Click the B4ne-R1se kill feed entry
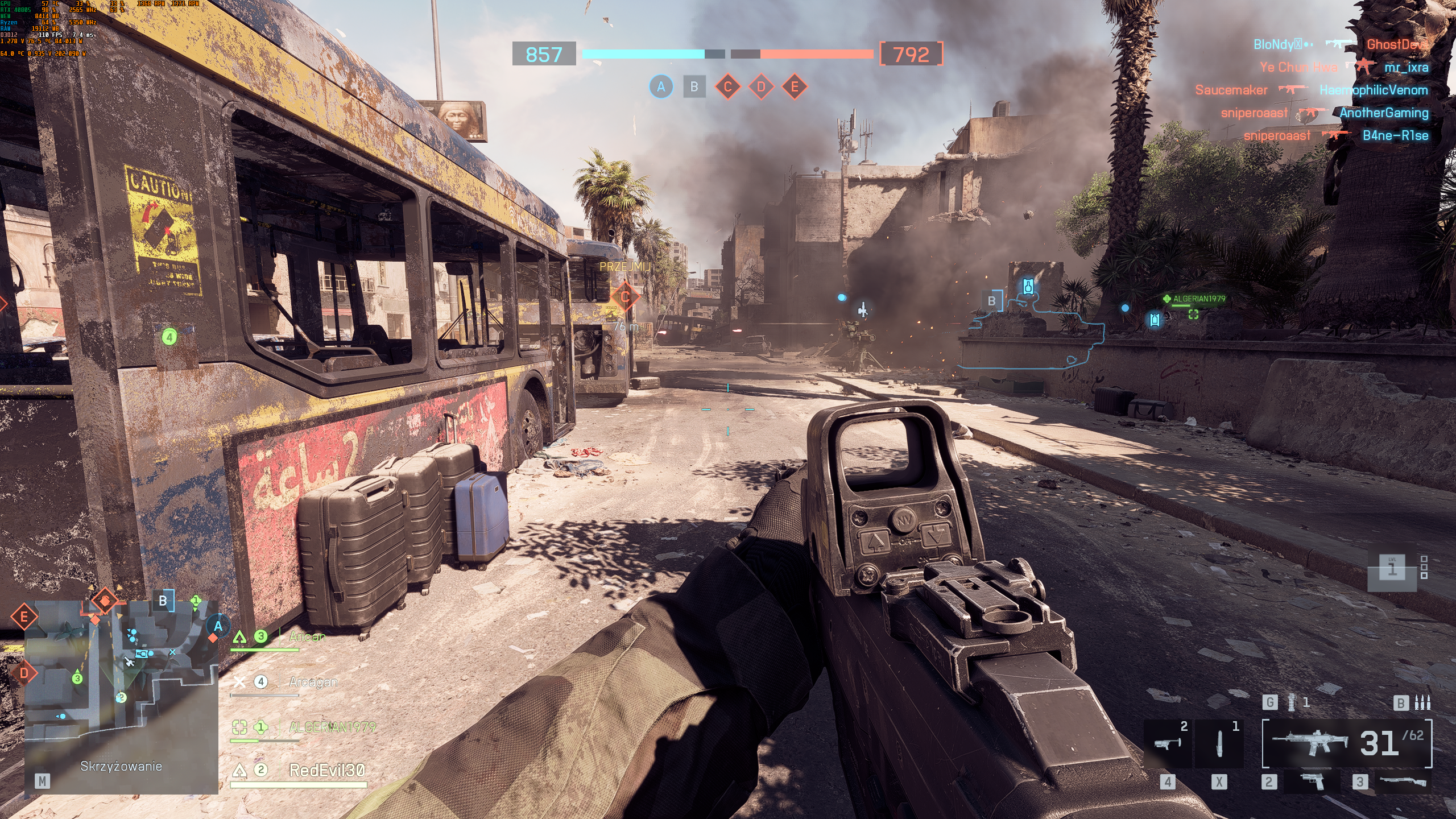Screen dimensions: 1456x819 [x=1395, y=135]
